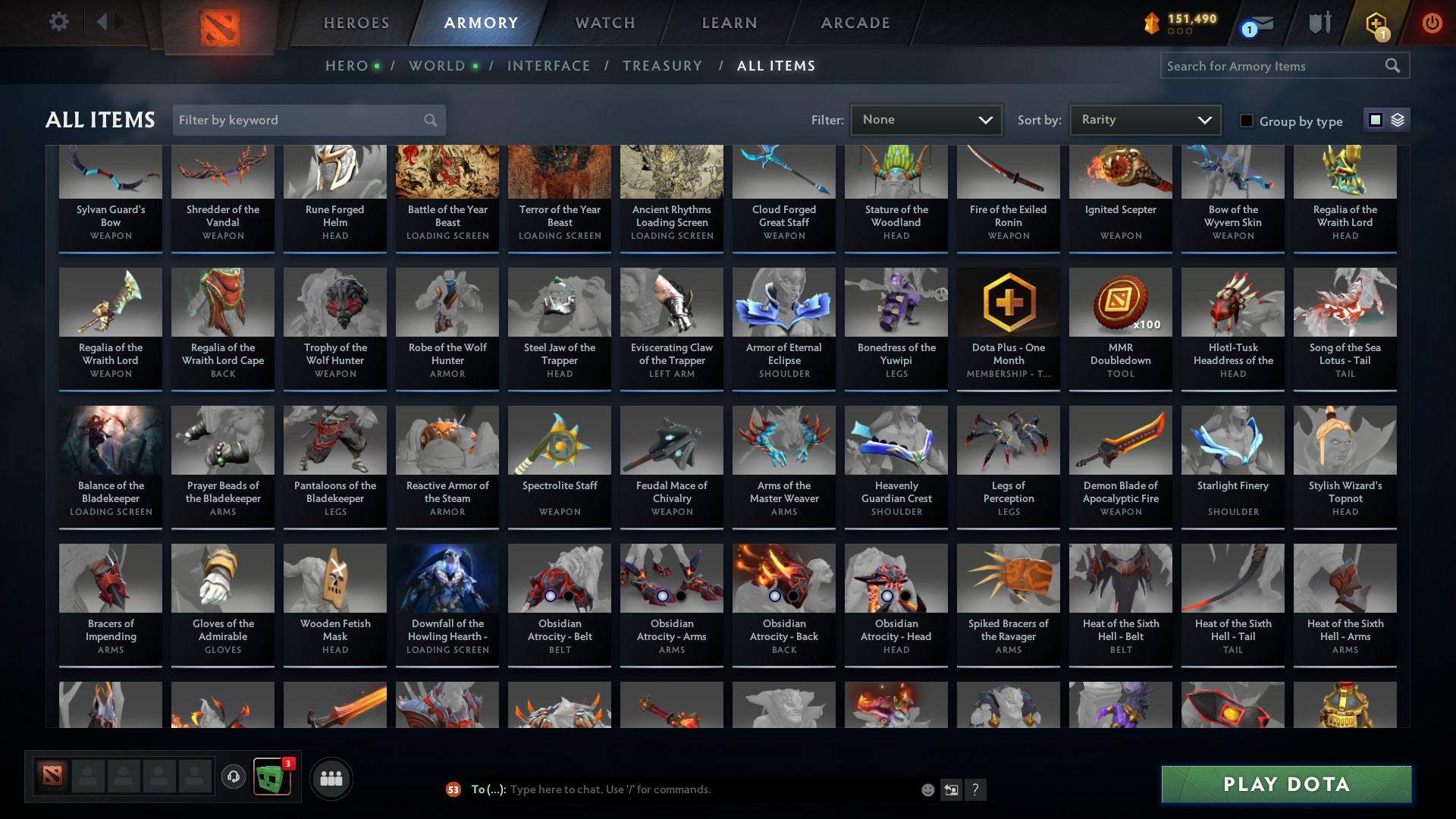Screen dimensions: 1456x819
Task: Open the voice chat headset icon
Action: [233, 777]
